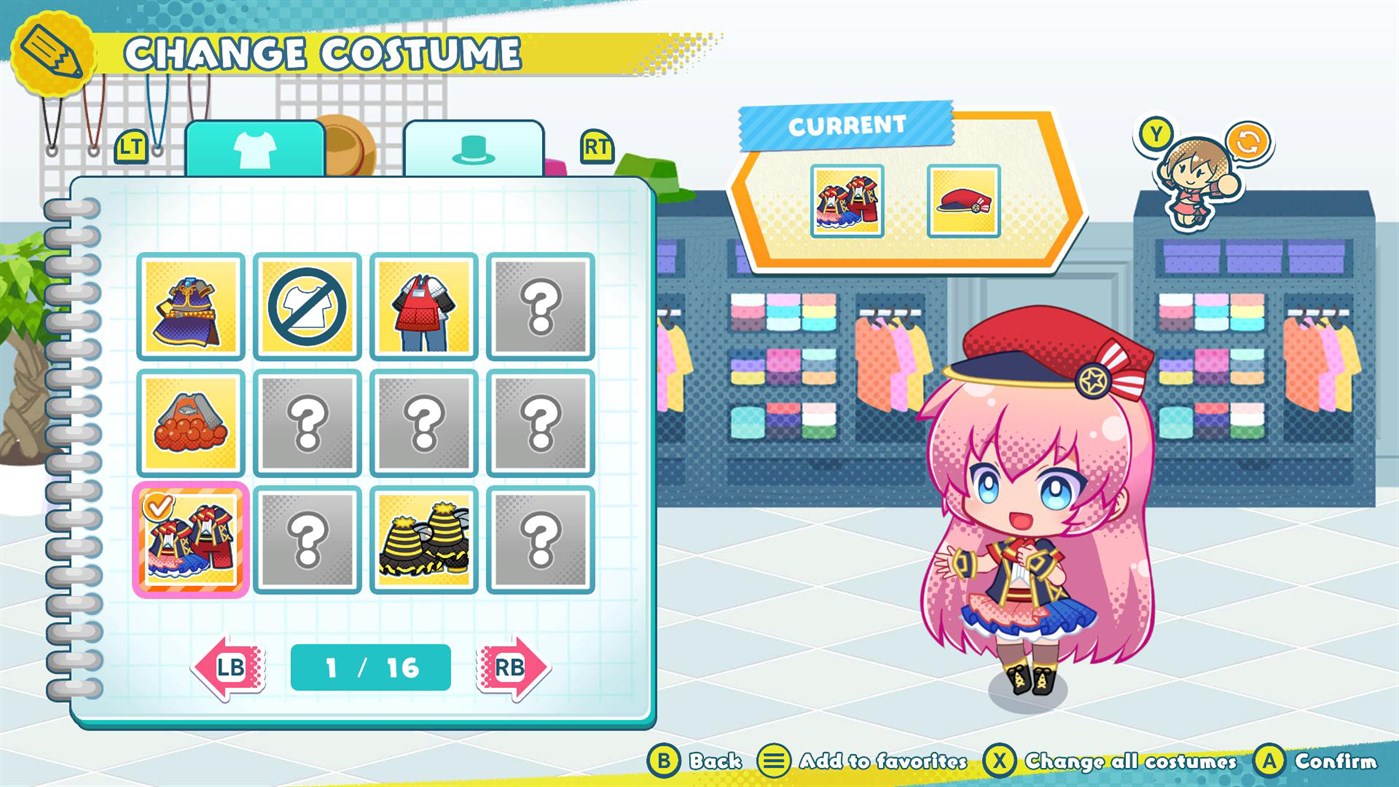Switch to the hat costume tab
Screen dimensions: 1399x787
click(x=473, y=147)
